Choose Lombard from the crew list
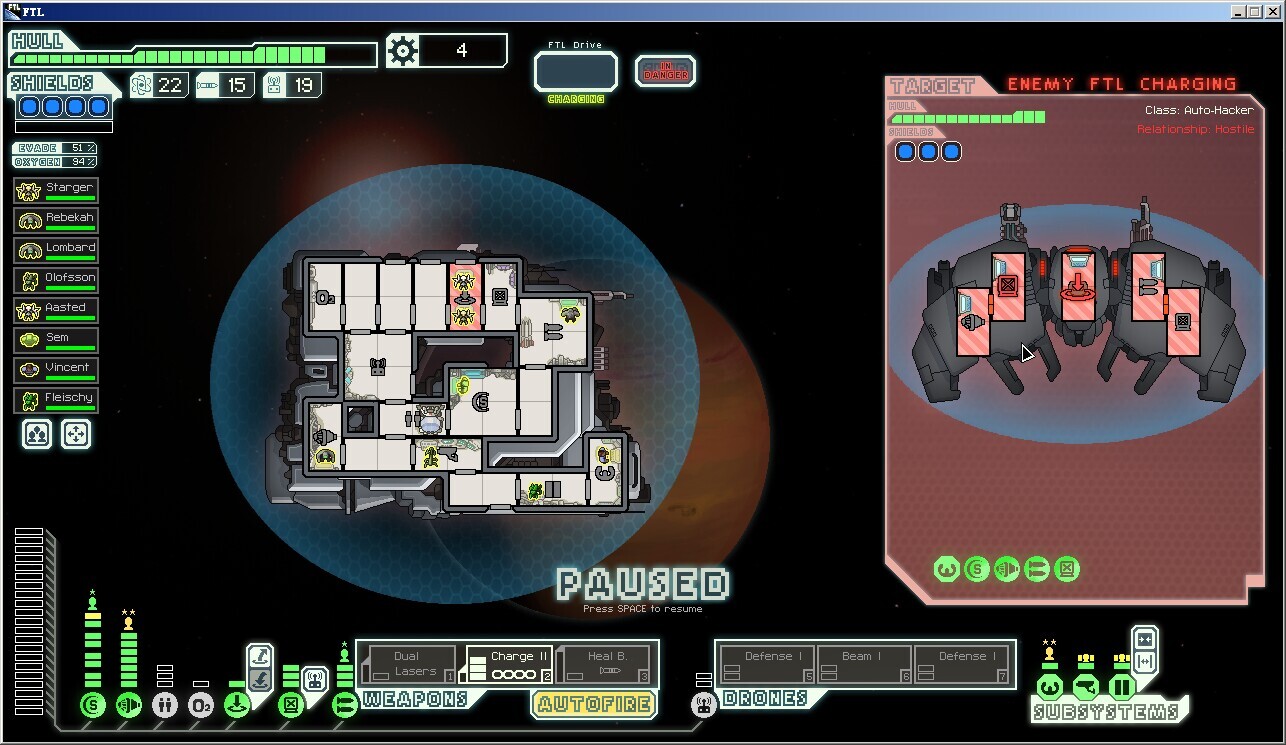 click(56, 250)
